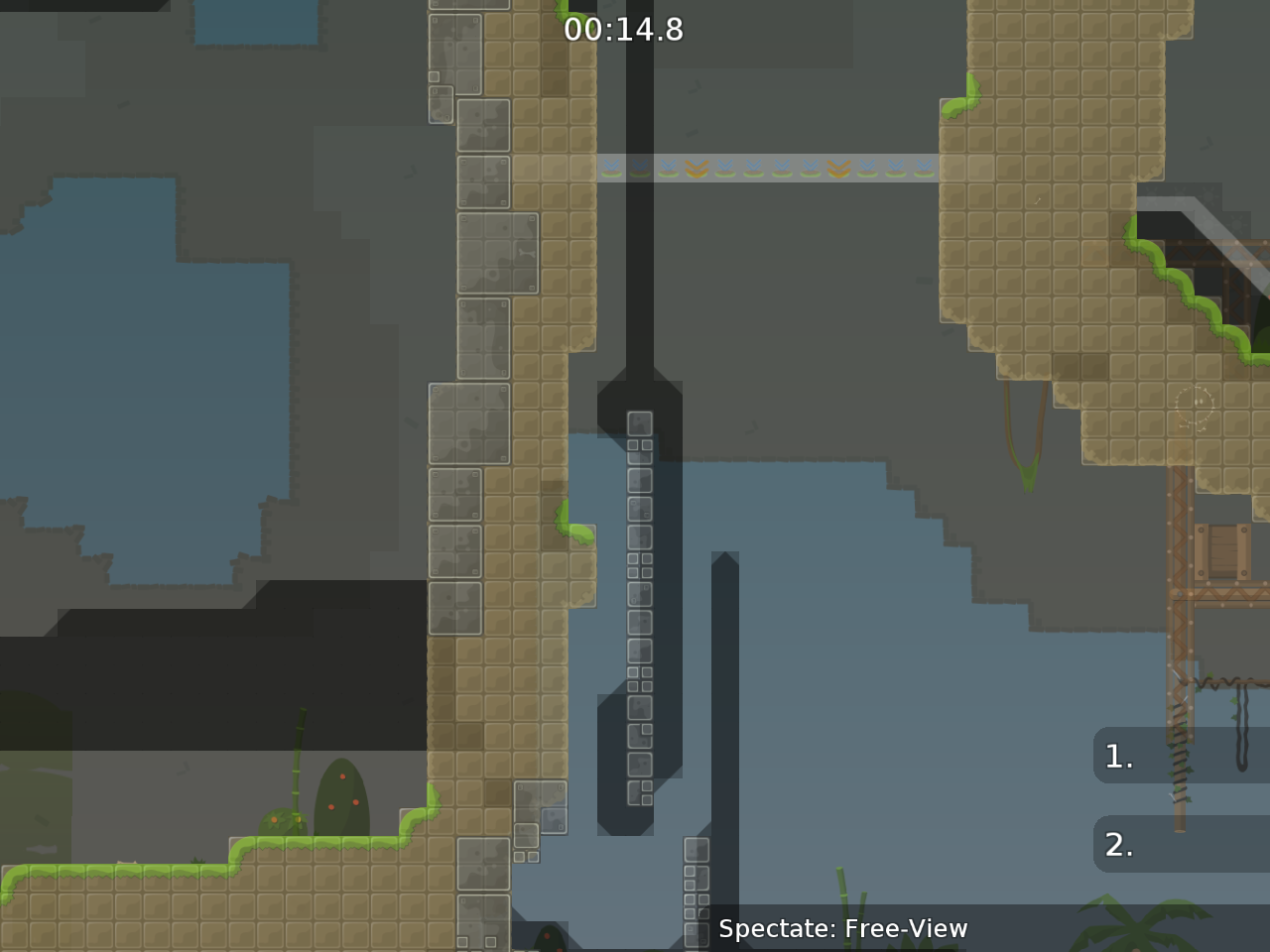Select the wooden crate on the right platform
This screenshot has height=952, width=1270.
coord(1222,551)
